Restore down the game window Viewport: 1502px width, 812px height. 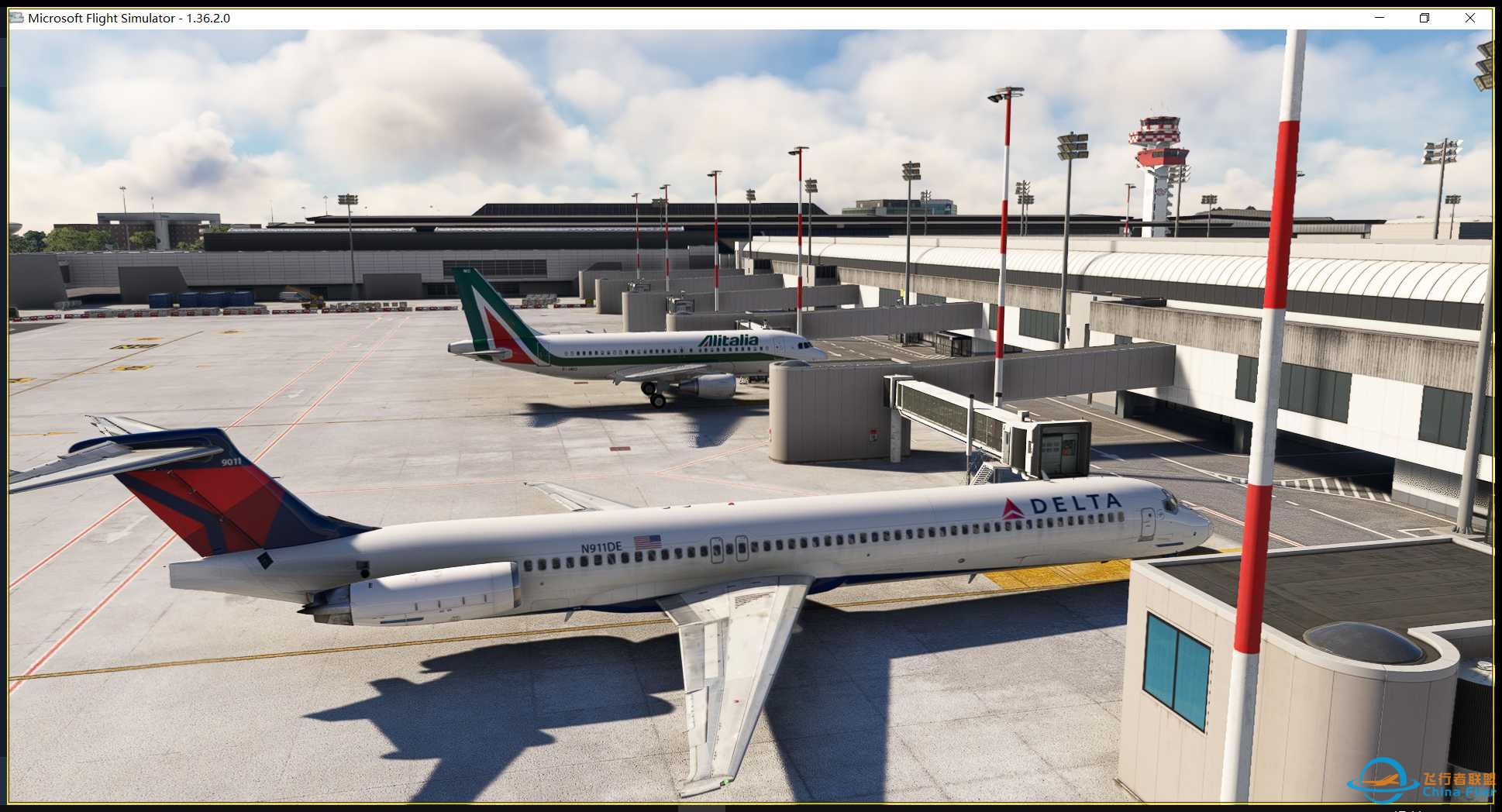1424,18
